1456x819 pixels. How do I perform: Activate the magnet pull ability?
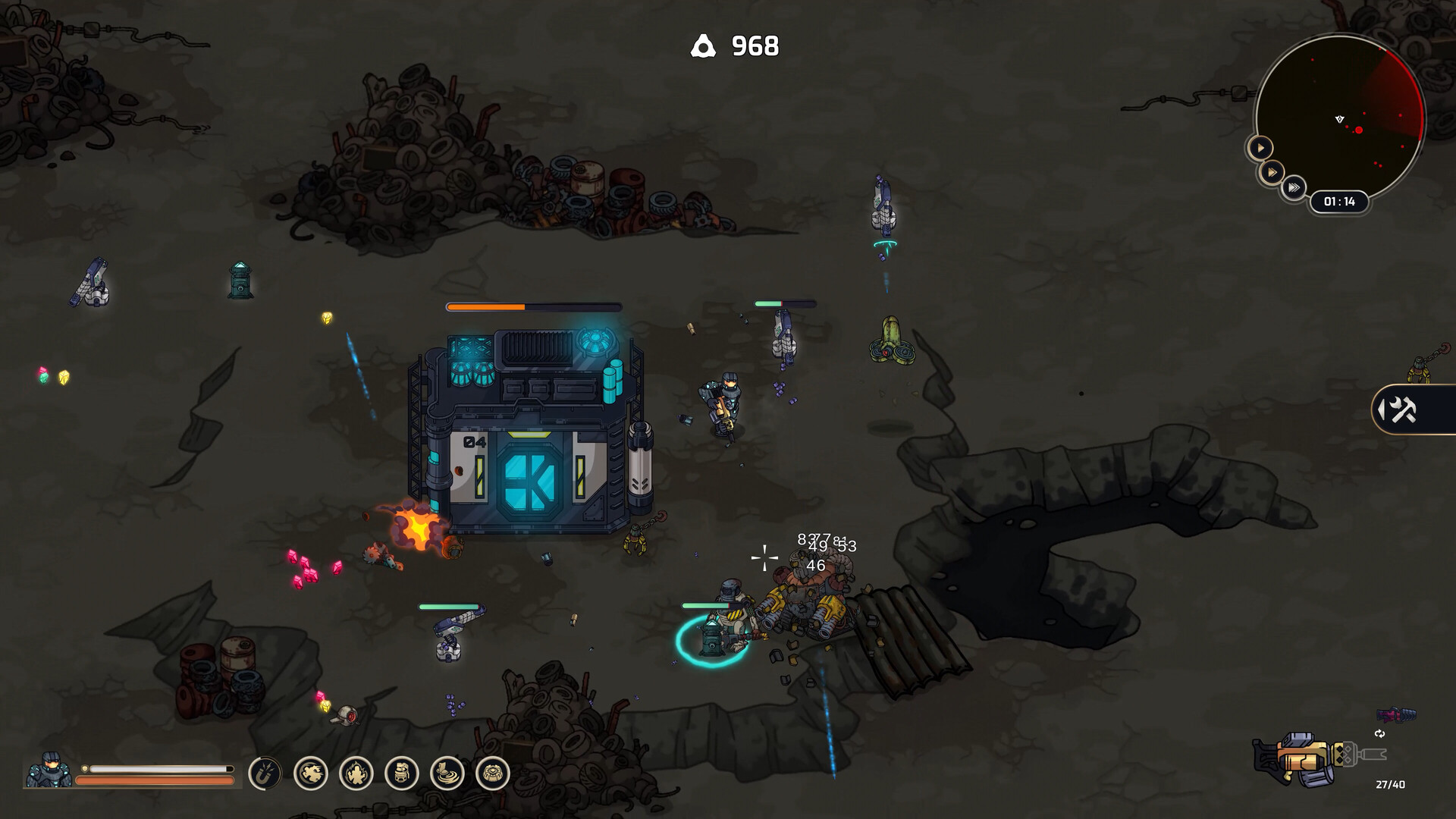265,773
